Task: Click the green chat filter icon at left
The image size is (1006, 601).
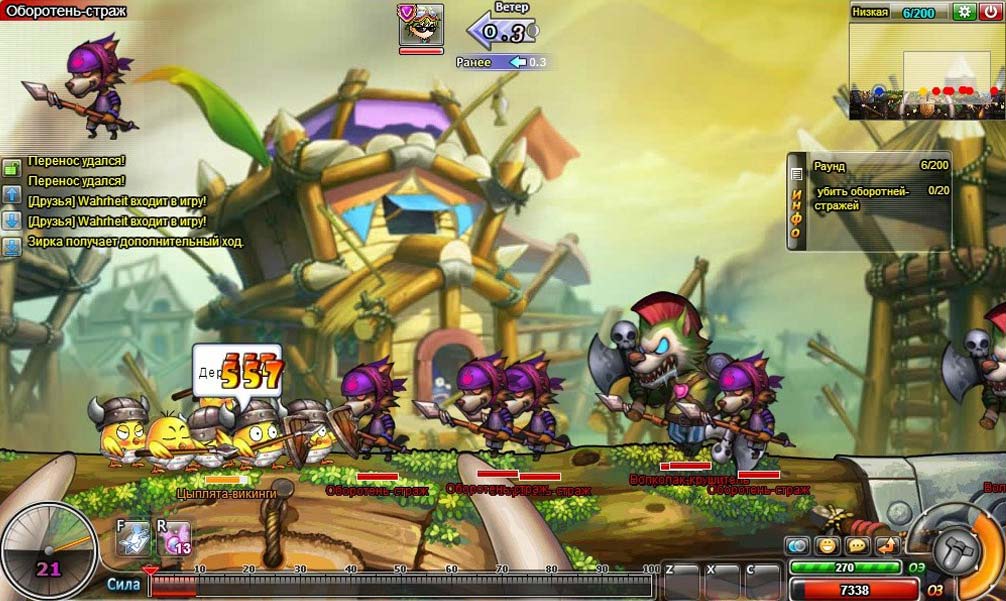Action: 11,168
